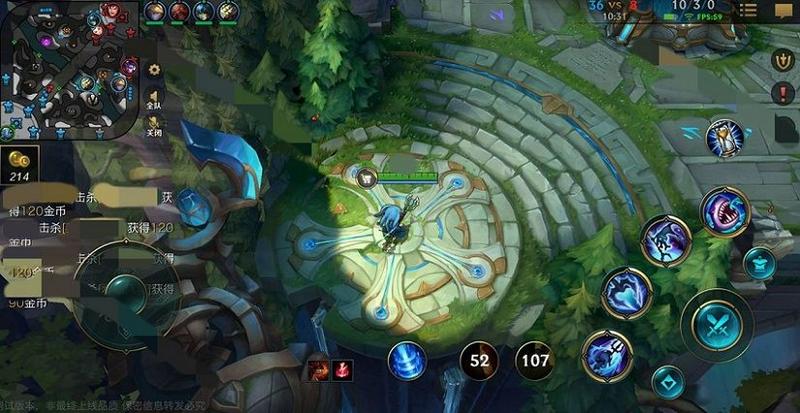This screenshot has height=413, width=800.
Task: Cast the shark ultimate ability
Action: point(725,211)
